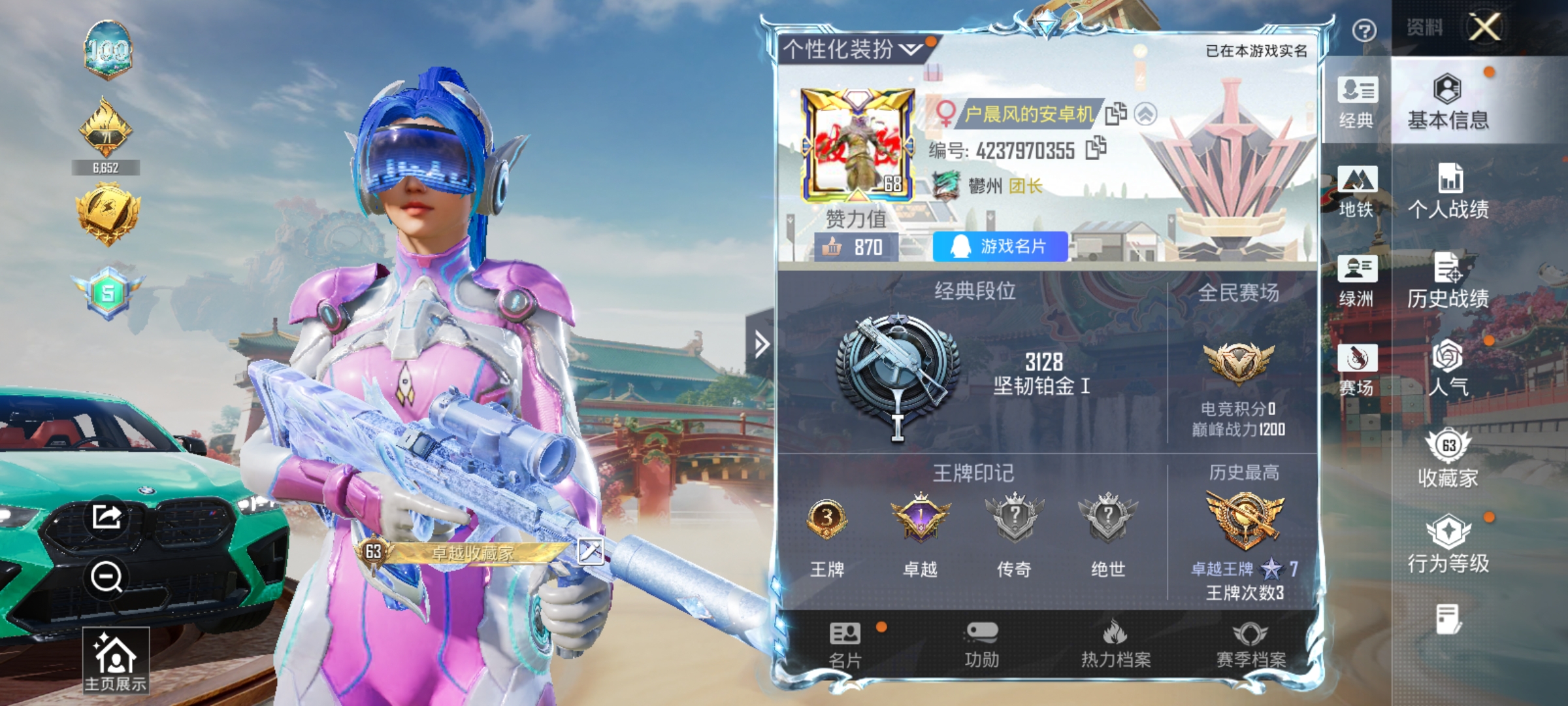Screen dimensions: 1568x706
Task: Show the 人气 popularity page
Action: click(x=1448, y=368)
